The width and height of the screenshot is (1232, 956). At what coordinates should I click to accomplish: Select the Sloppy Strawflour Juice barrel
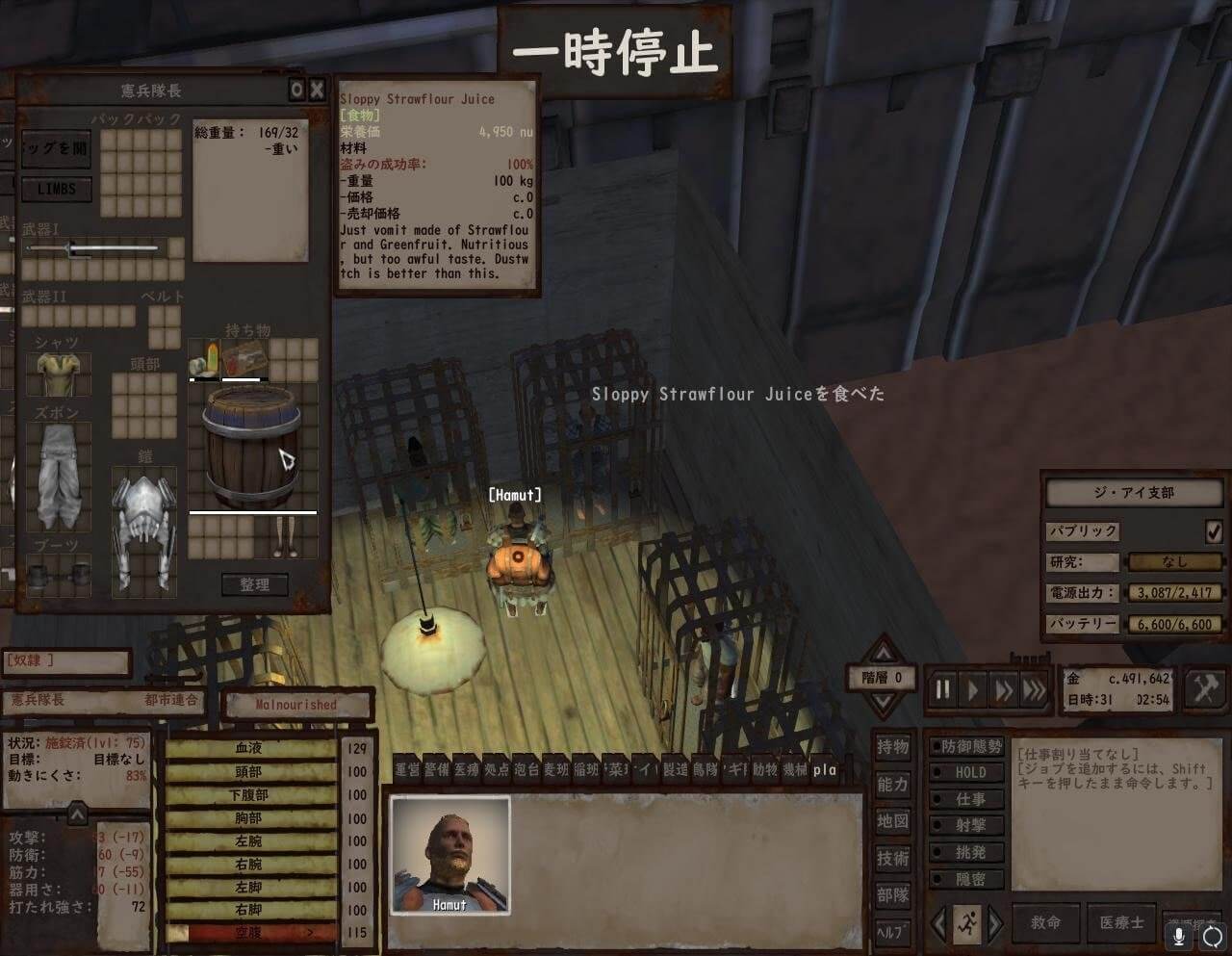pos(252,447)
